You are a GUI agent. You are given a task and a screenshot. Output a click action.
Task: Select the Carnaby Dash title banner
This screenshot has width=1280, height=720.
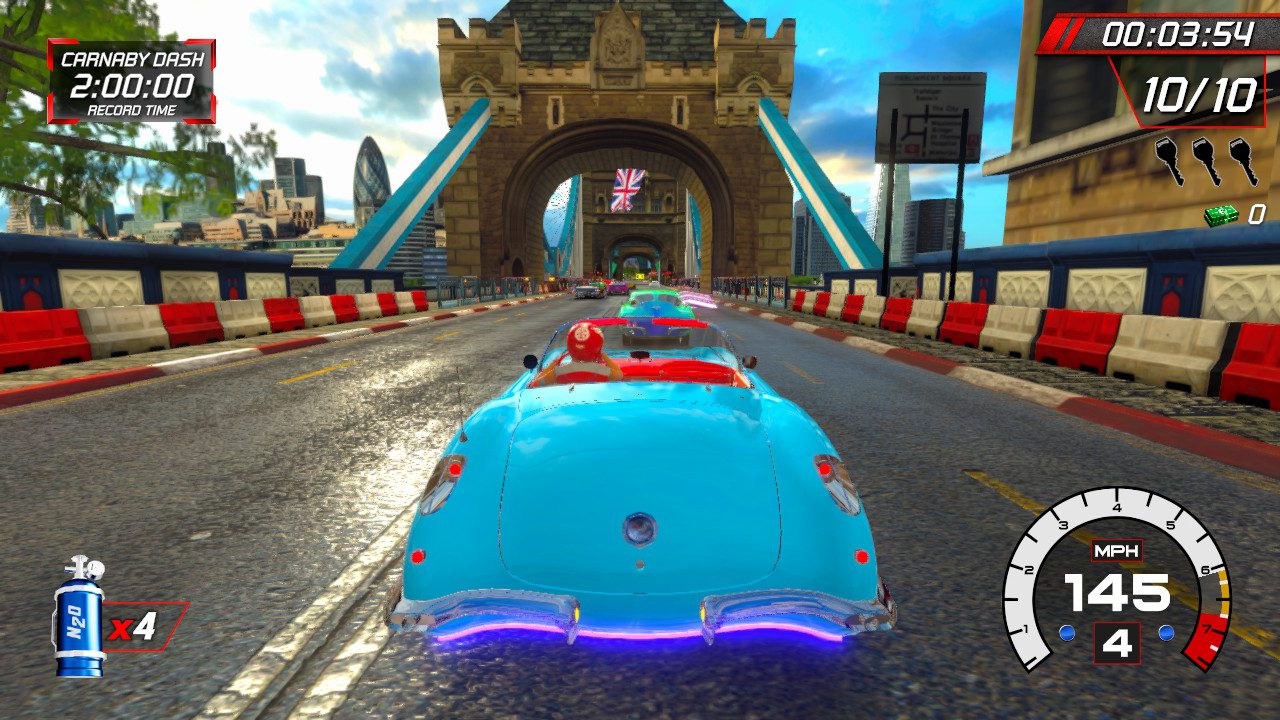click(131, 58)
